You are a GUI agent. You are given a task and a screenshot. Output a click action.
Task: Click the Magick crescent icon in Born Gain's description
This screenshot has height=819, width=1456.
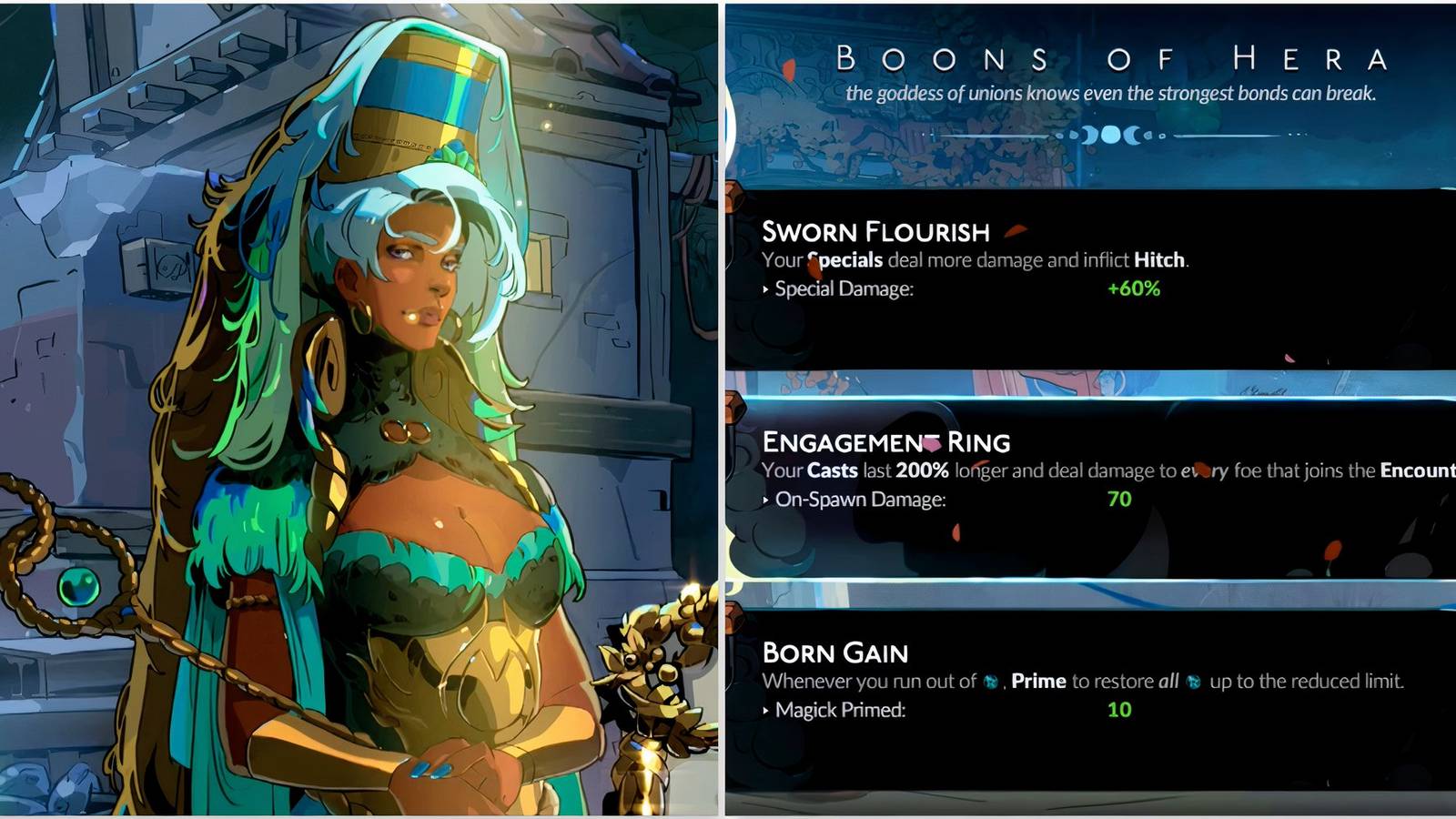pyautogui.click(x=990, y=680)
